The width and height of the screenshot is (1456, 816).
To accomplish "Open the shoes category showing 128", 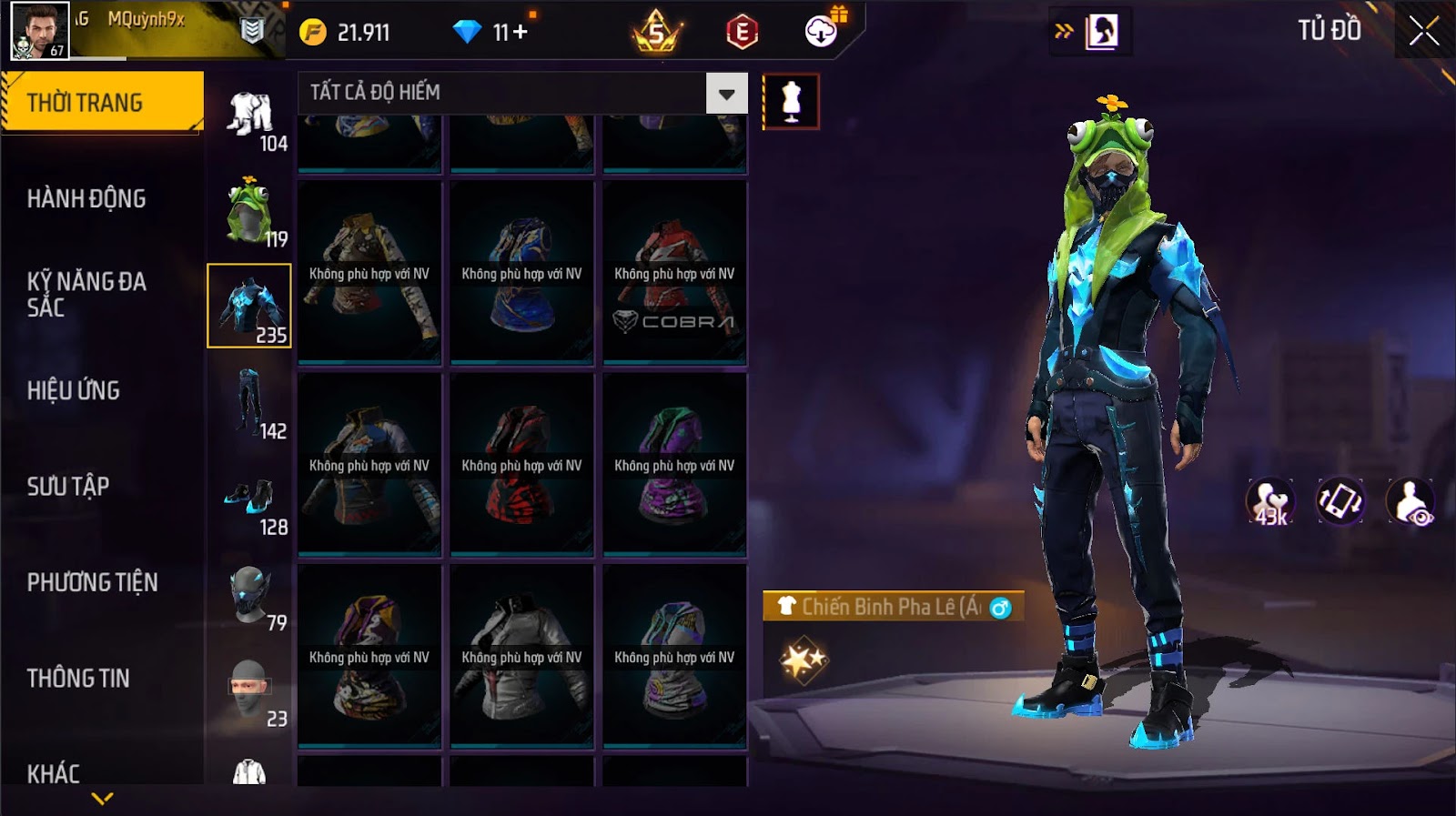I will point(249,500).
